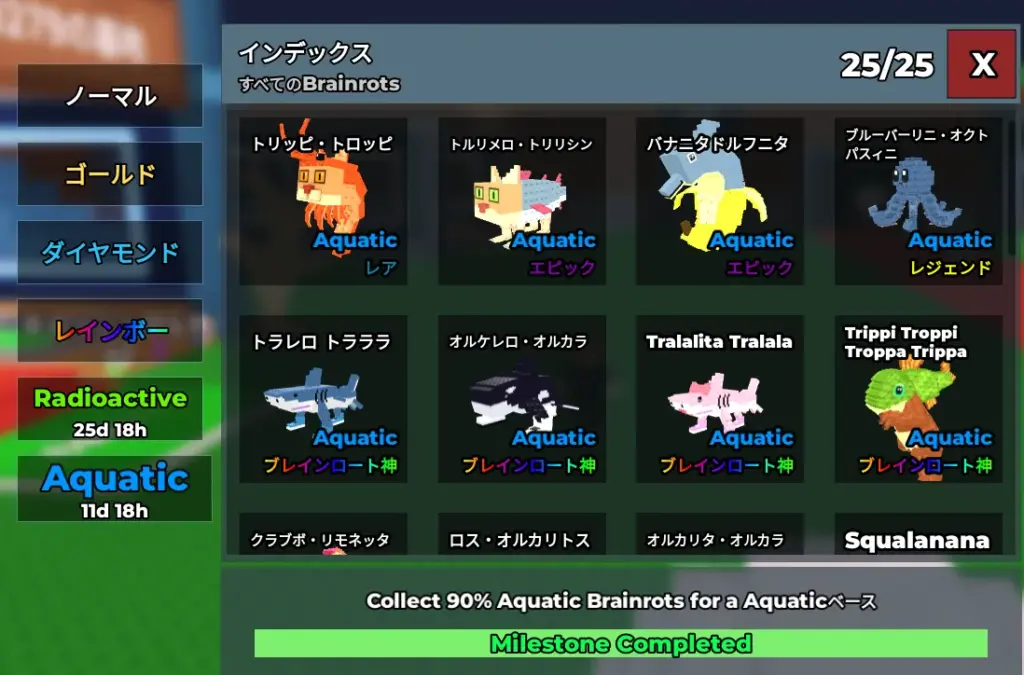Image resolution: width=1024 pixels, height=675 pixels.
Task: Choose the バナニタドルフニタ dolphin banana card
Action: point(720,202)
